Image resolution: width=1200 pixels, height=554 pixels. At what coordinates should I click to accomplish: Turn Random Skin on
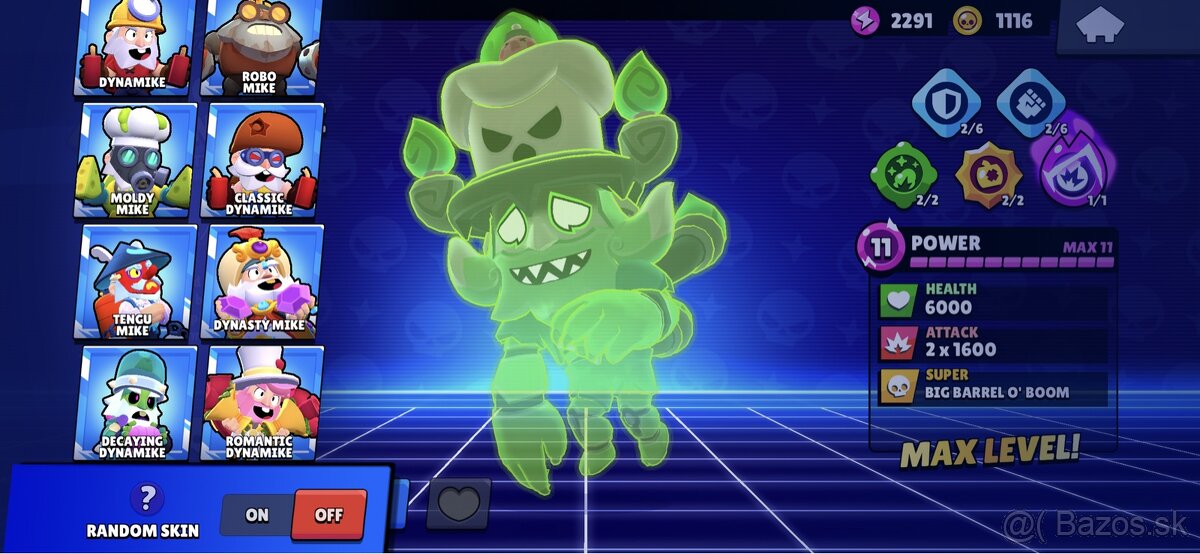click(x=257, y=515)
